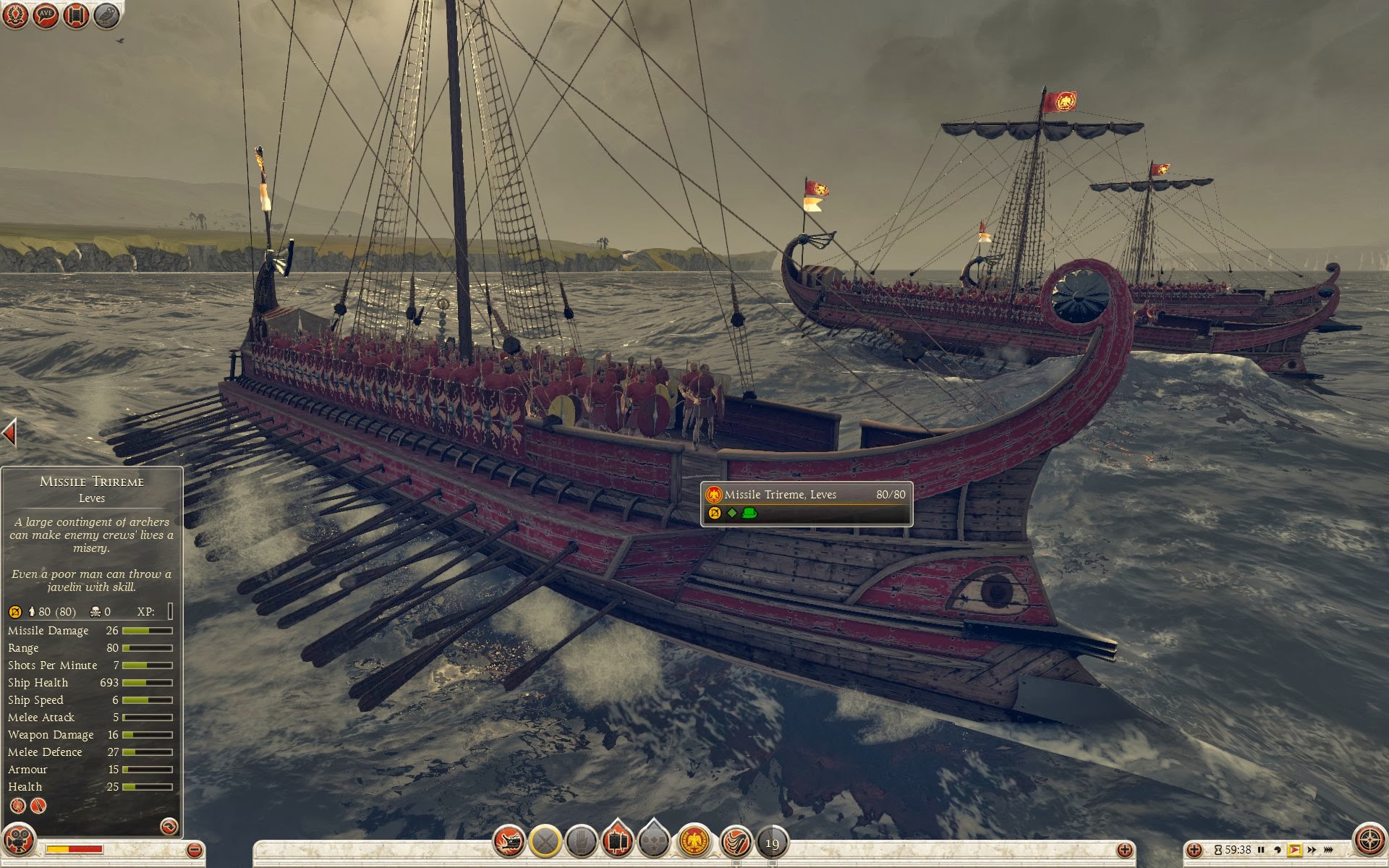
Task: Activate the ram-head ramming order
Action: coord(509,842)
